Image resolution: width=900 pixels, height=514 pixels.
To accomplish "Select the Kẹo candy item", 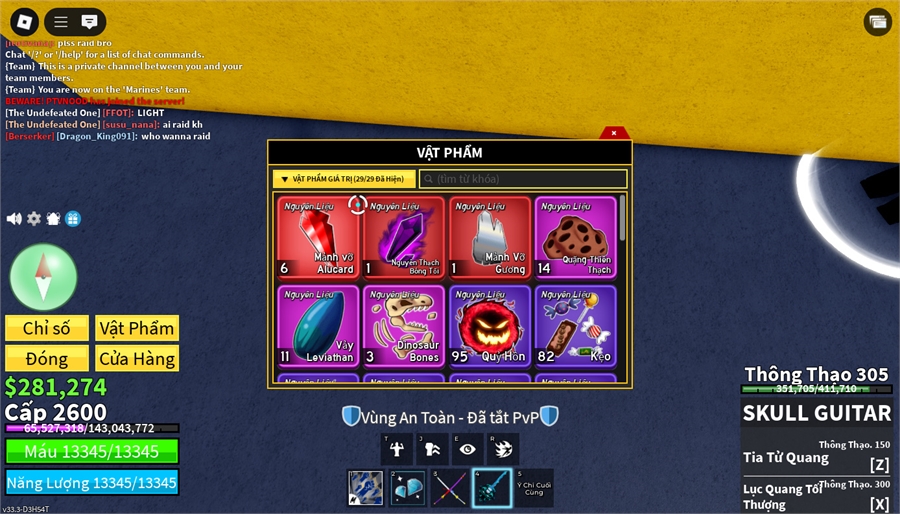I will point(575,325).
